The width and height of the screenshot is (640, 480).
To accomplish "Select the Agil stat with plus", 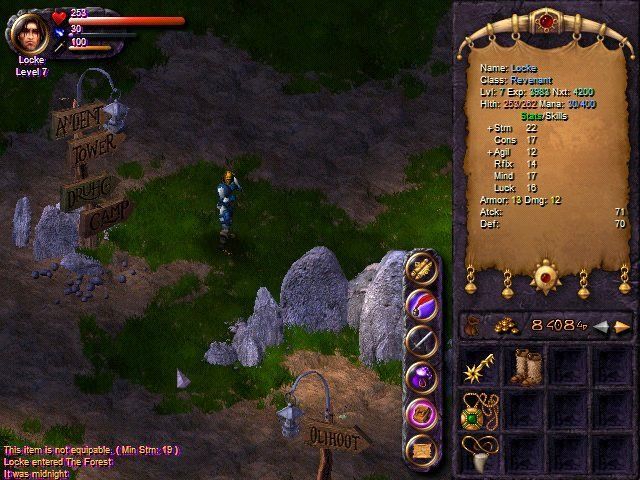I will (497, 152).
